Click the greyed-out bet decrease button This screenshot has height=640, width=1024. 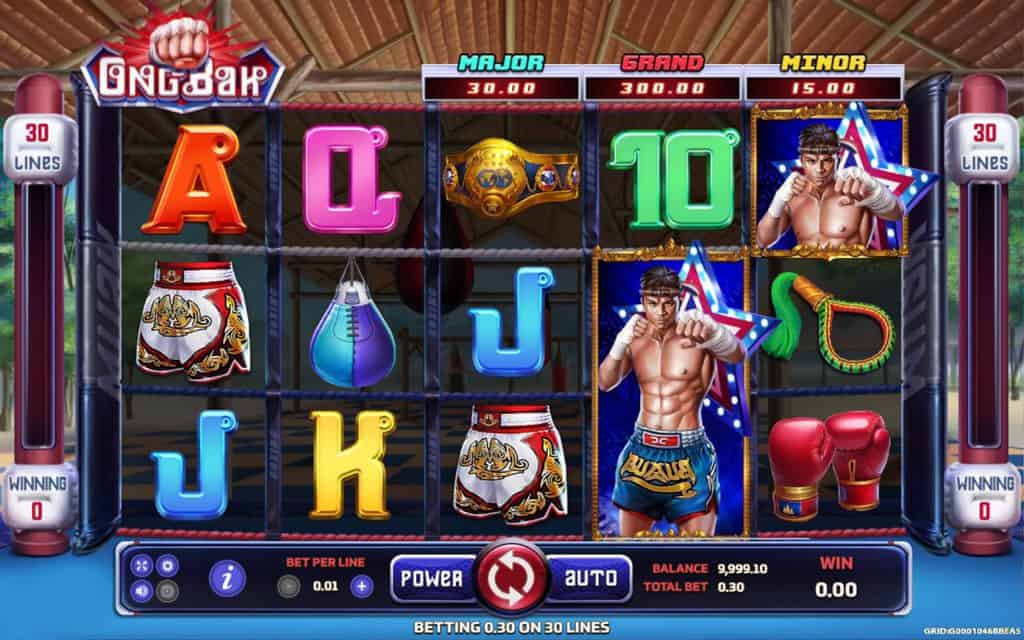coord(288,587)
